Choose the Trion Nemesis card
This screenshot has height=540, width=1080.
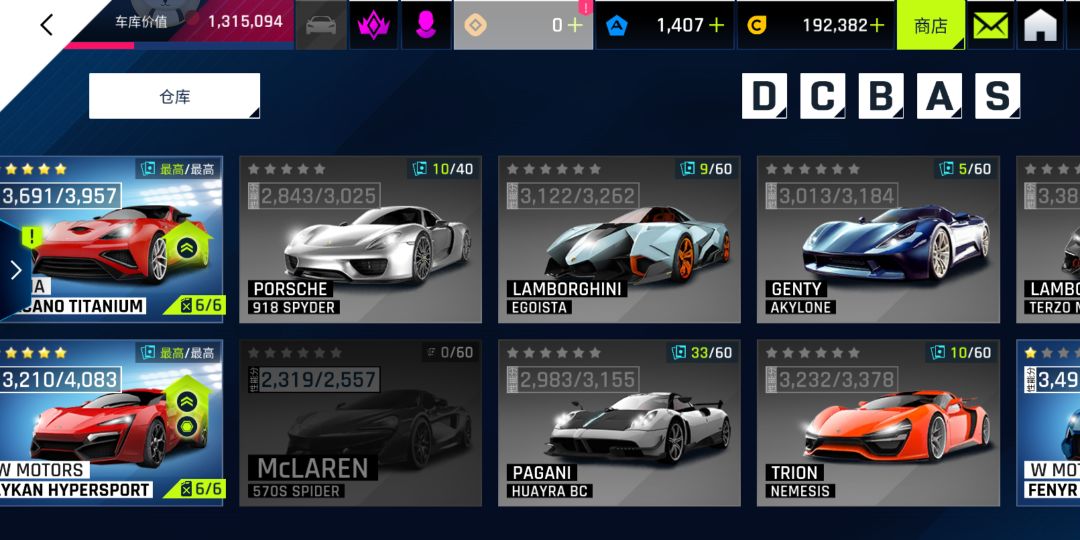878,423
